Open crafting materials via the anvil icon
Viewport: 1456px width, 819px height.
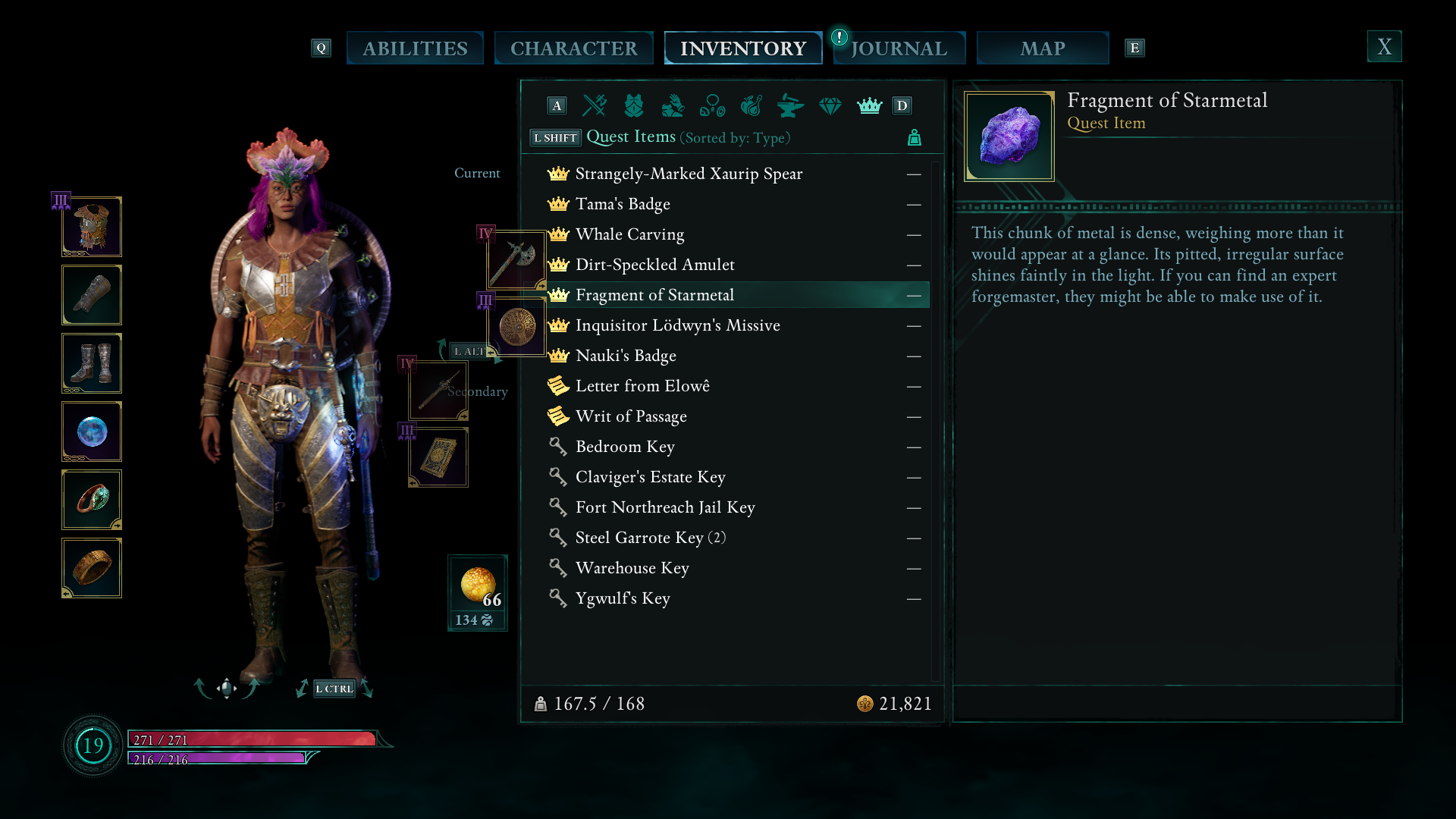pyautogui.click(x=790, y=106)
